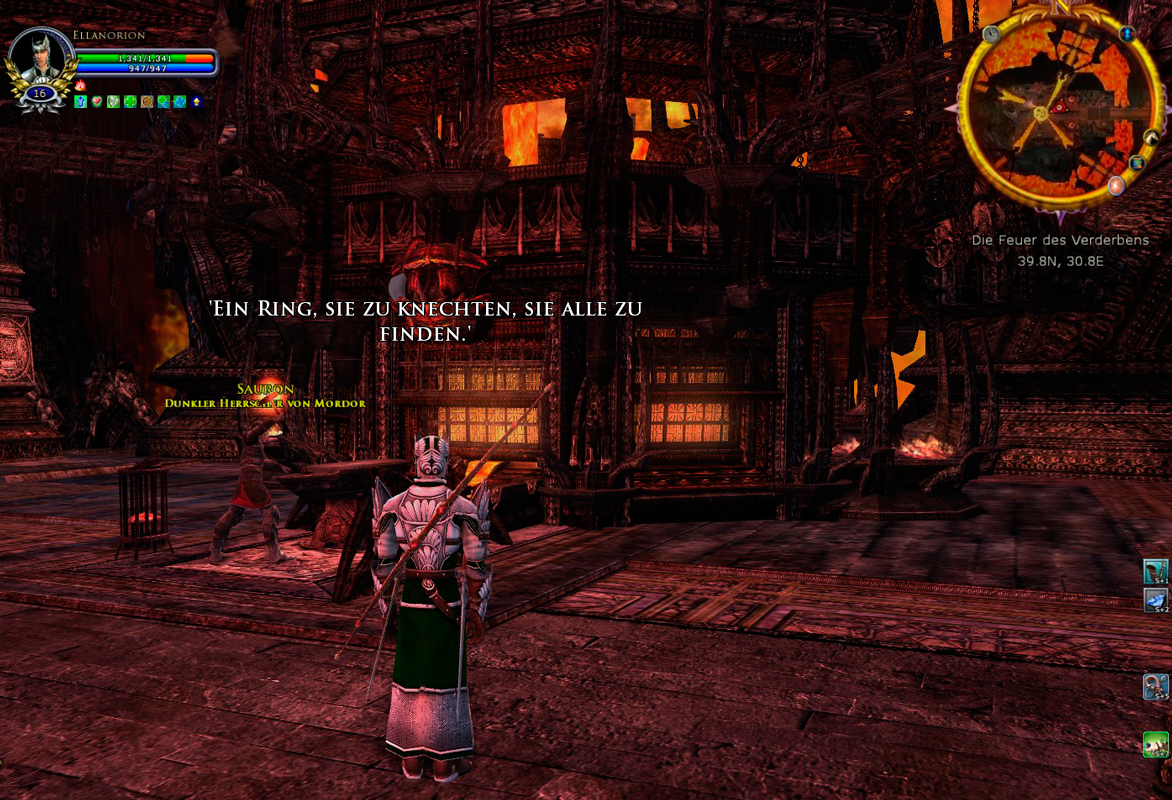Screen dimensions: 1172x800
Task: Click the clock icon on the minimap ring
Action: point(991,34)
